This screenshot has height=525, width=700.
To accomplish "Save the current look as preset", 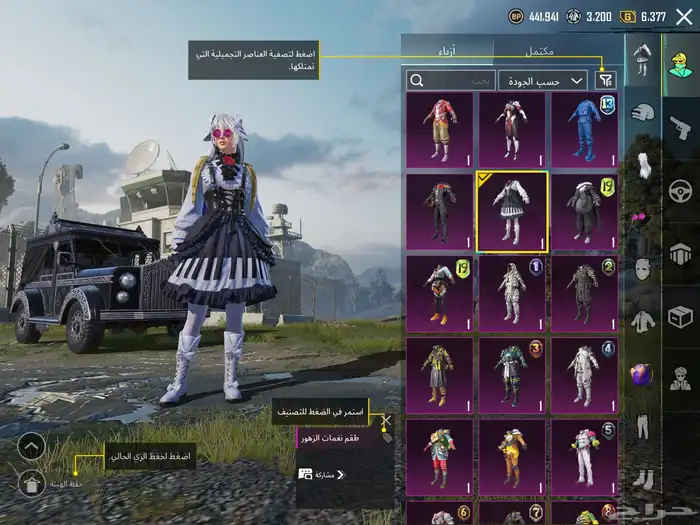I will pos(31,484).
